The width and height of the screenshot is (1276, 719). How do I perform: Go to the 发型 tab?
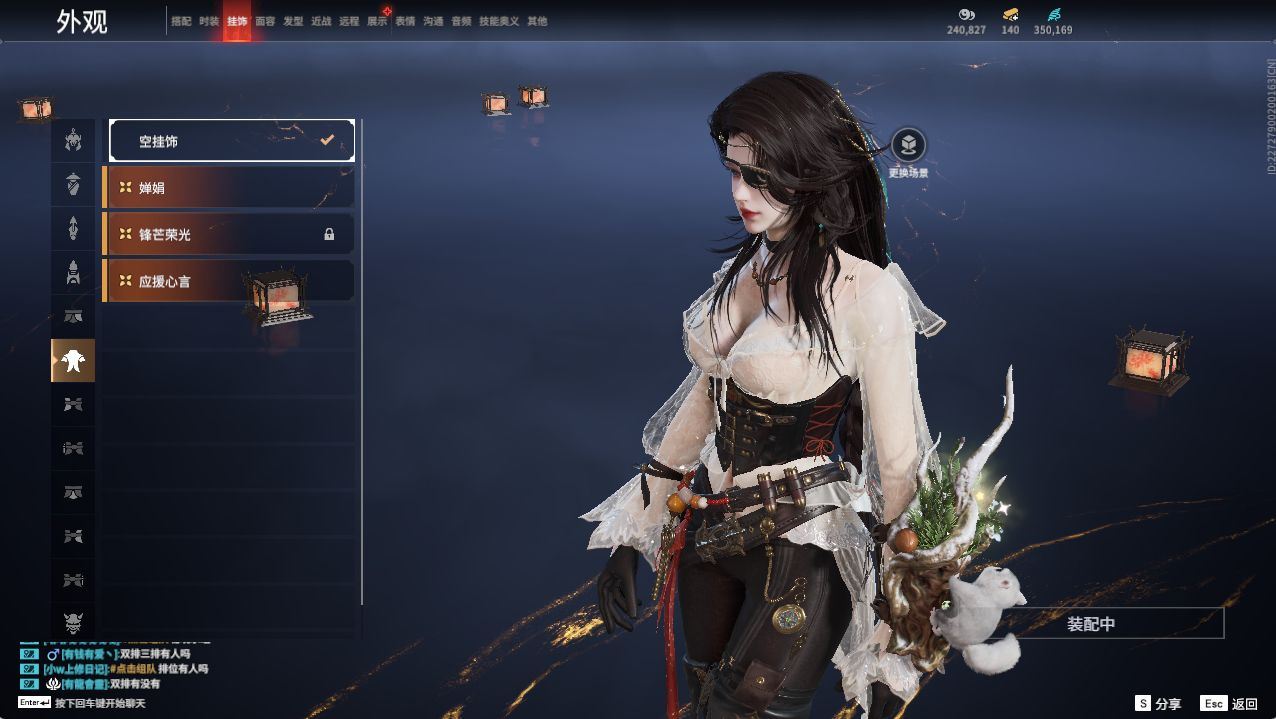[293, 21]
